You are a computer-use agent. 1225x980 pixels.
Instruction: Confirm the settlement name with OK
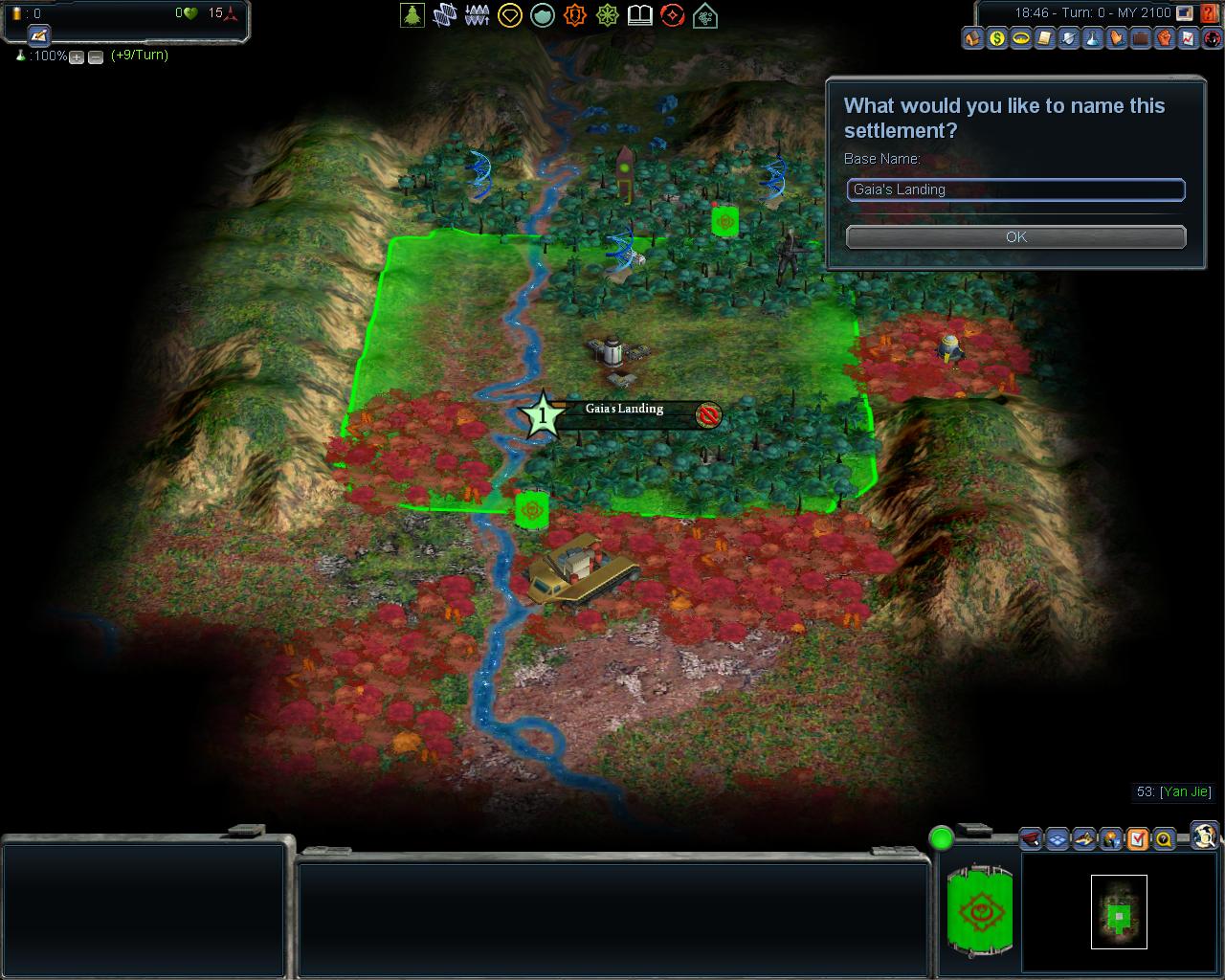[1015, 236]
